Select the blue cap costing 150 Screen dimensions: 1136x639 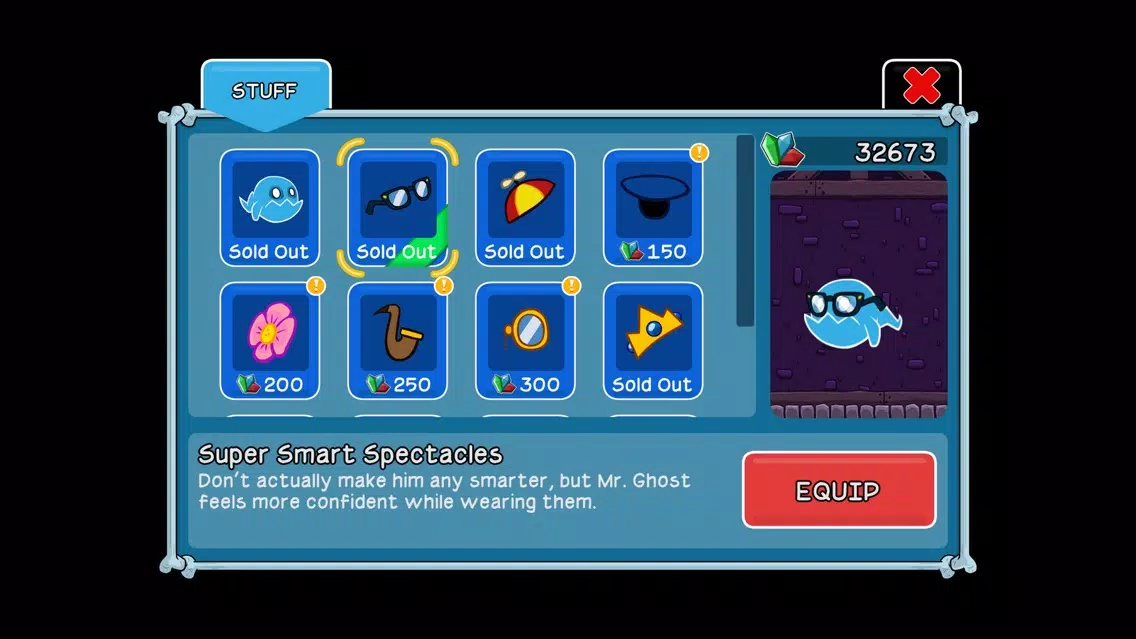[x=653, y=207]
